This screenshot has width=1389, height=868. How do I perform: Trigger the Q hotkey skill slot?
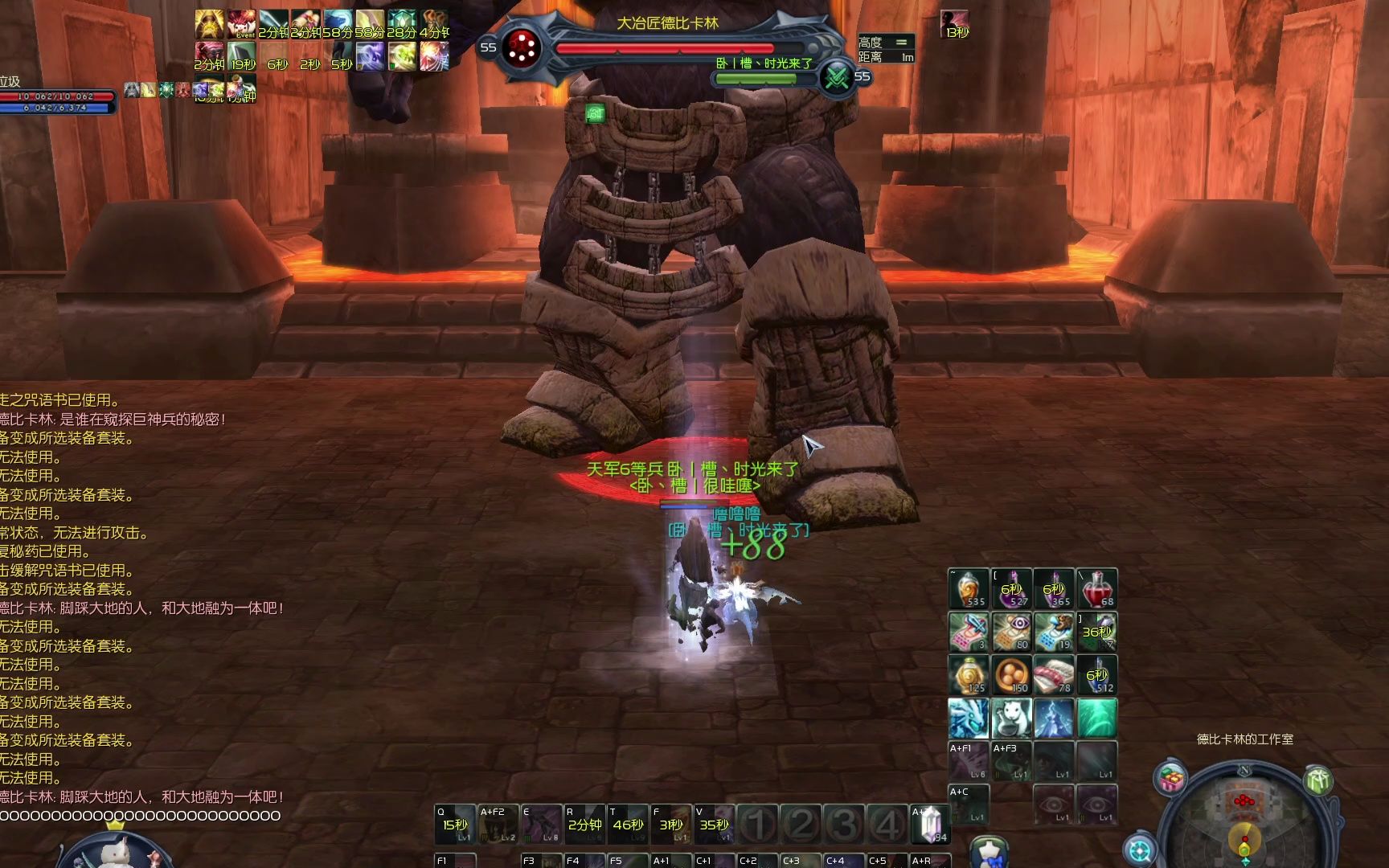tap(455, 824)
